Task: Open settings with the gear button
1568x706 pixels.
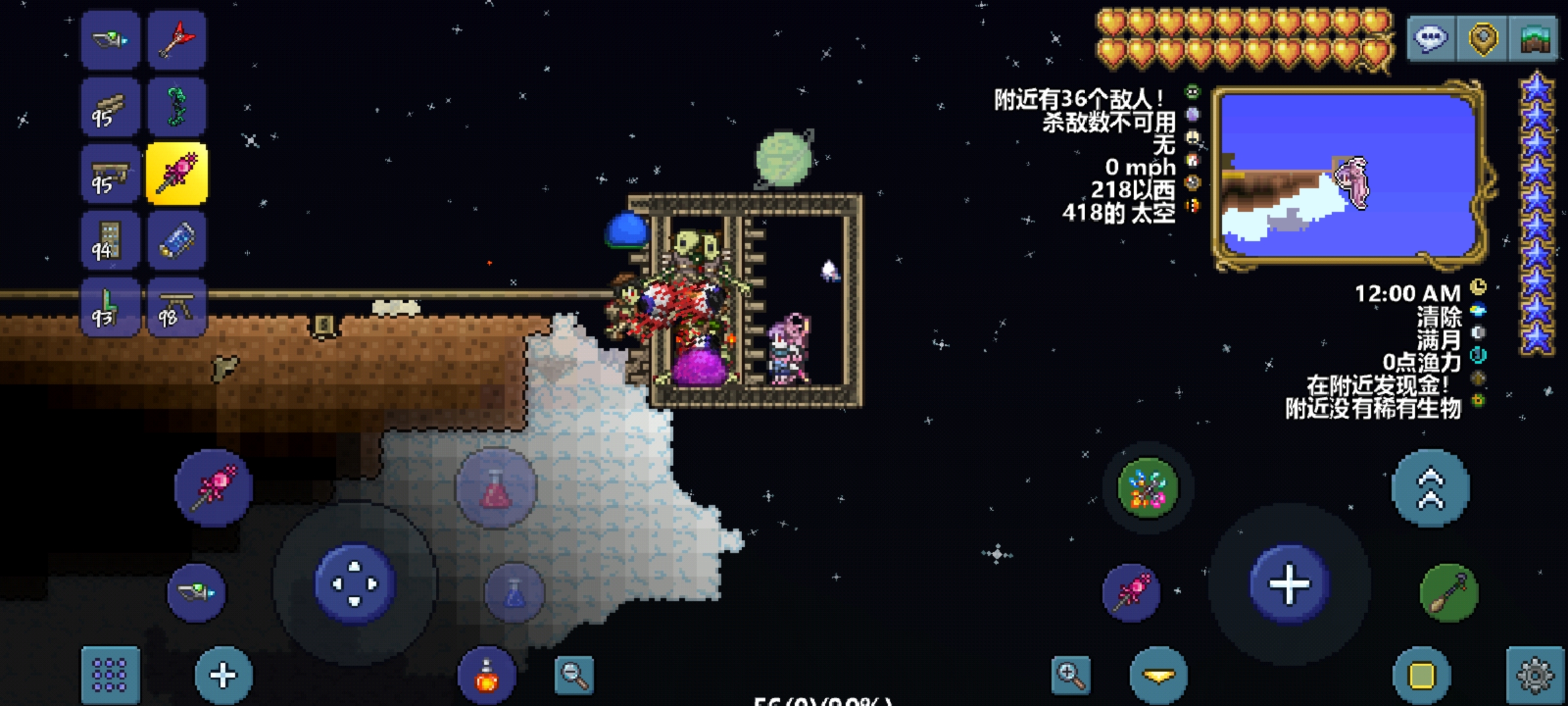Action: click(1535, 675)
